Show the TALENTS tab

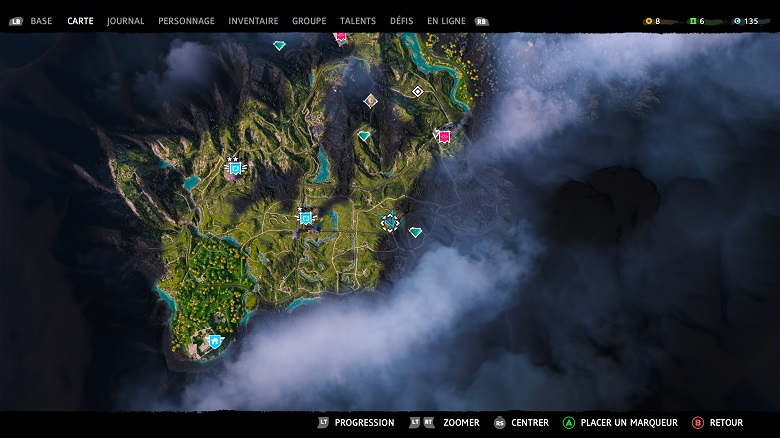358,21
